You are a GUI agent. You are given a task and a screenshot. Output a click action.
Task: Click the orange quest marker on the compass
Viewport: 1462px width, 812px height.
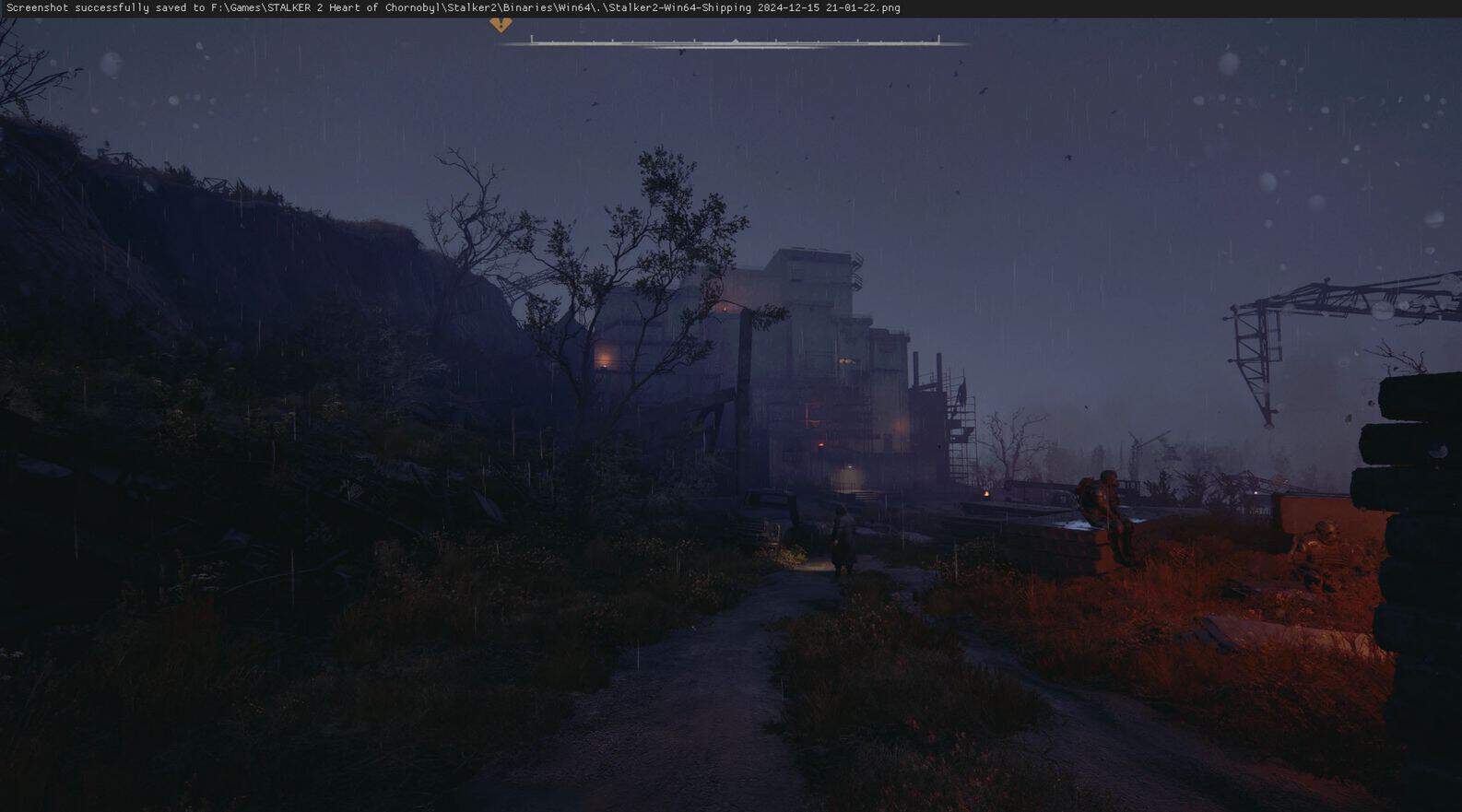pyautogui.click(x=501, y=25)
